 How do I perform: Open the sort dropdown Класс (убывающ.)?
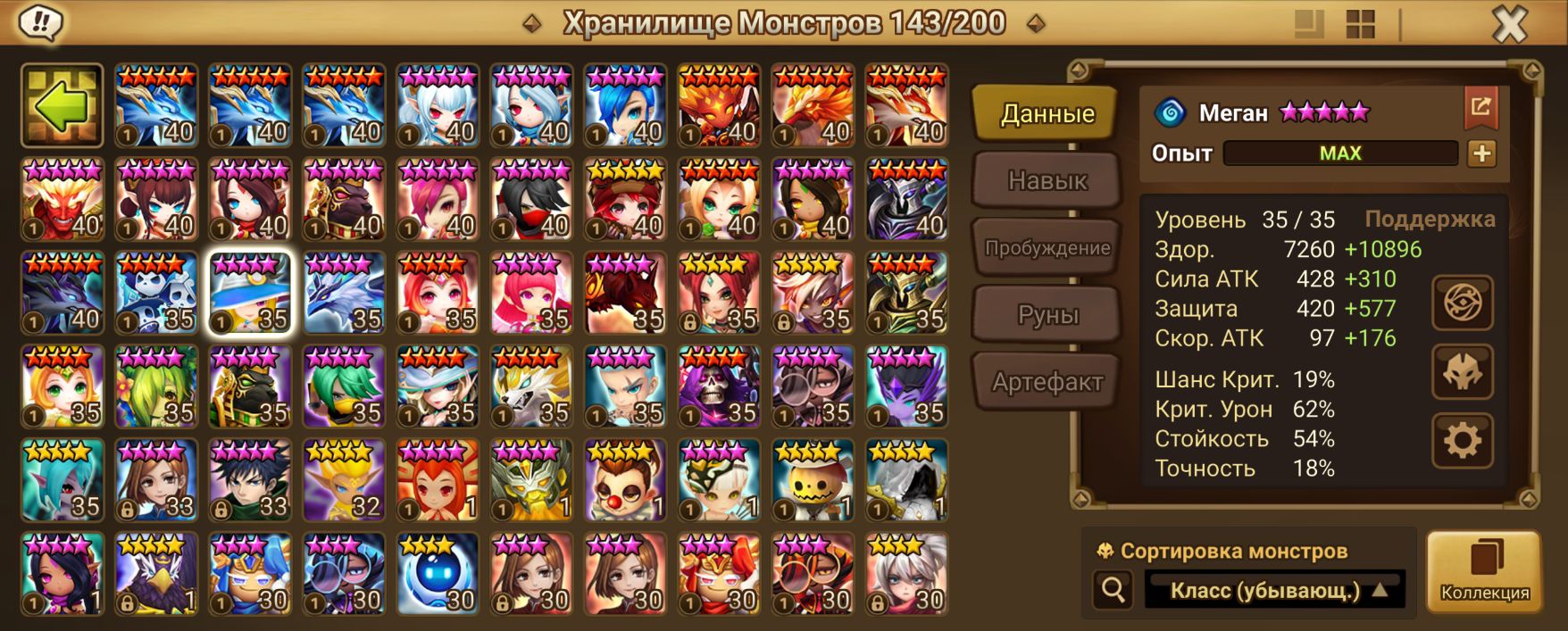click(1275, 590)
